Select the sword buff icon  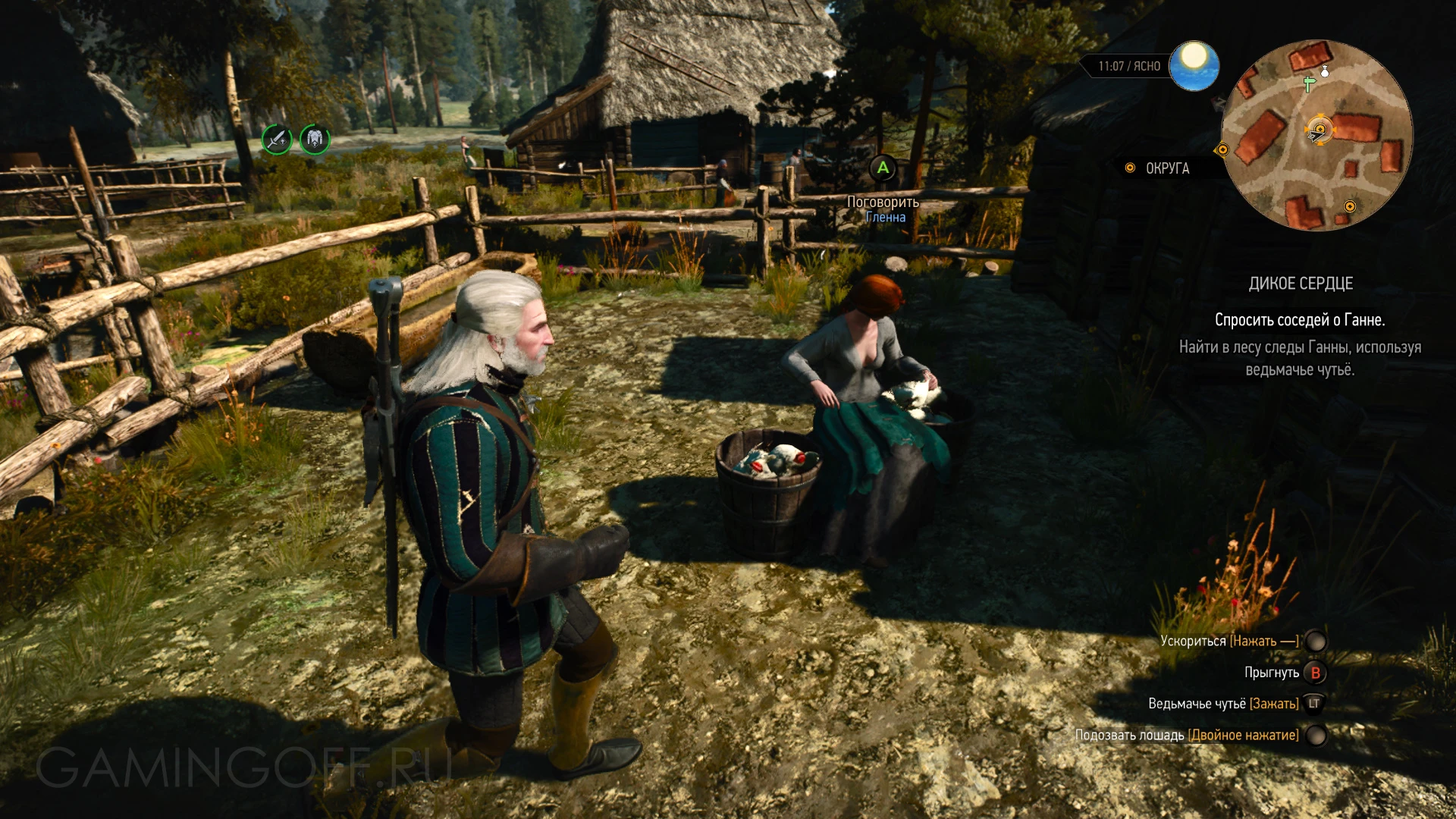[277, 140]
